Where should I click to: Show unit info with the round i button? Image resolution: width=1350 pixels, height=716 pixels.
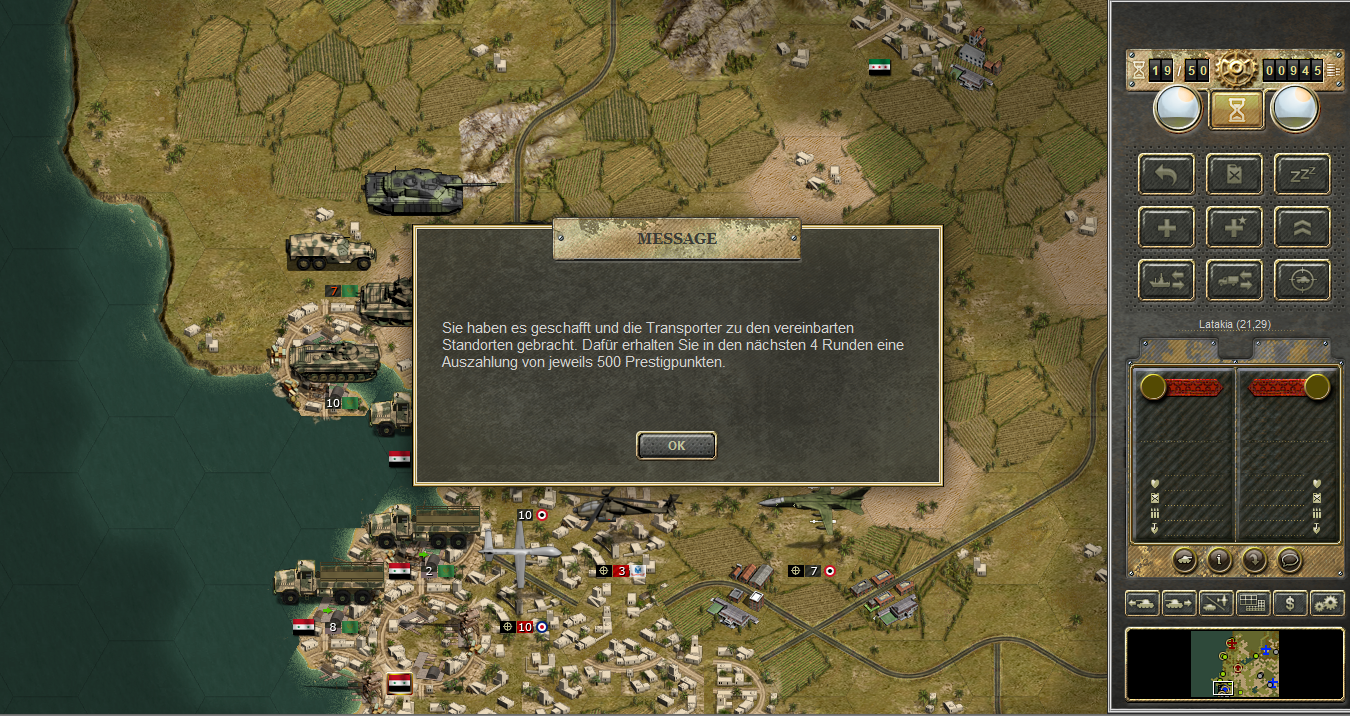click(x=1218, y=560)
